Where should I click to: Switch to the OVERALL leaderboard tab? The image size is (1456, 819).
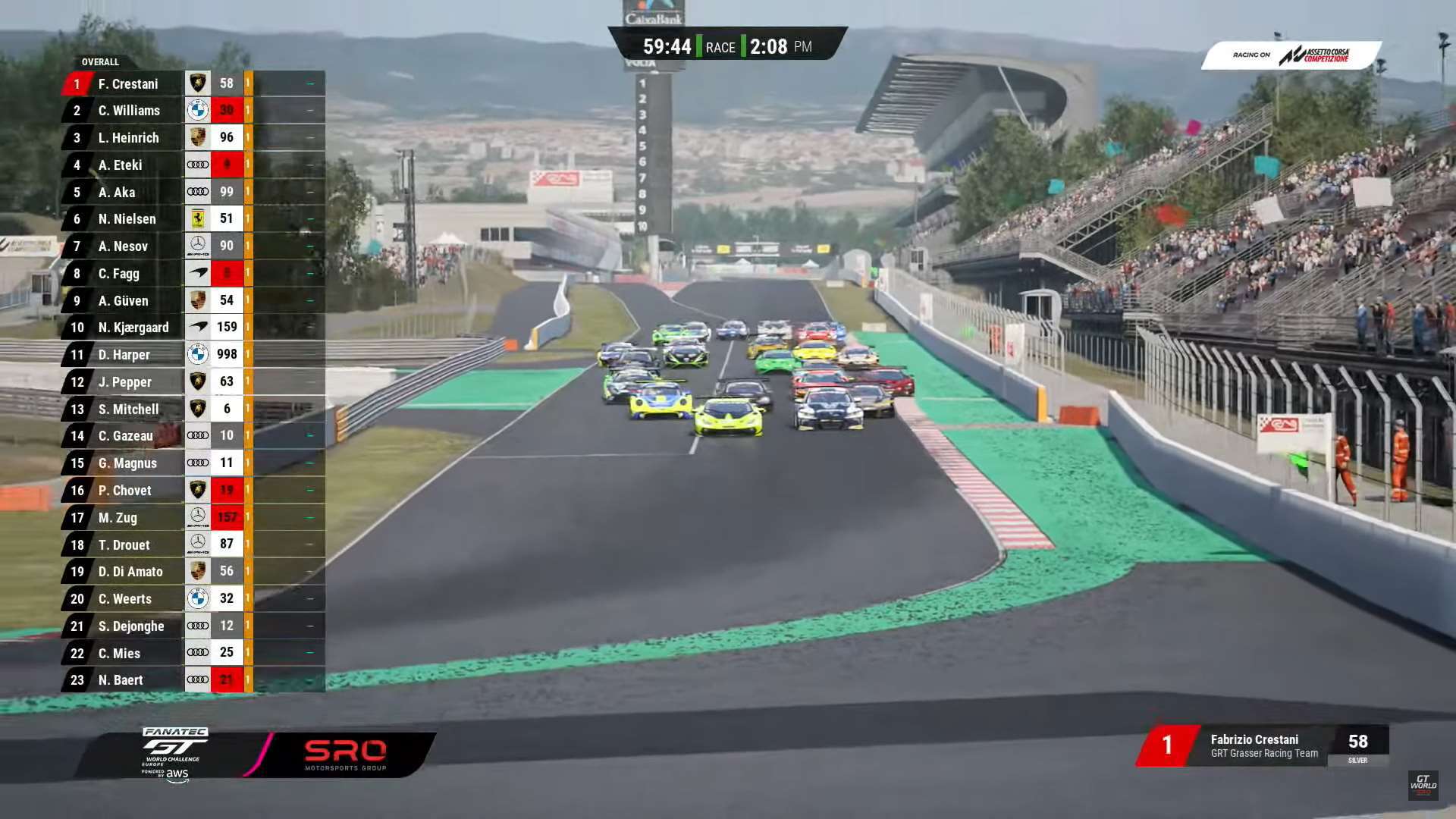click(x=99, y=61)
